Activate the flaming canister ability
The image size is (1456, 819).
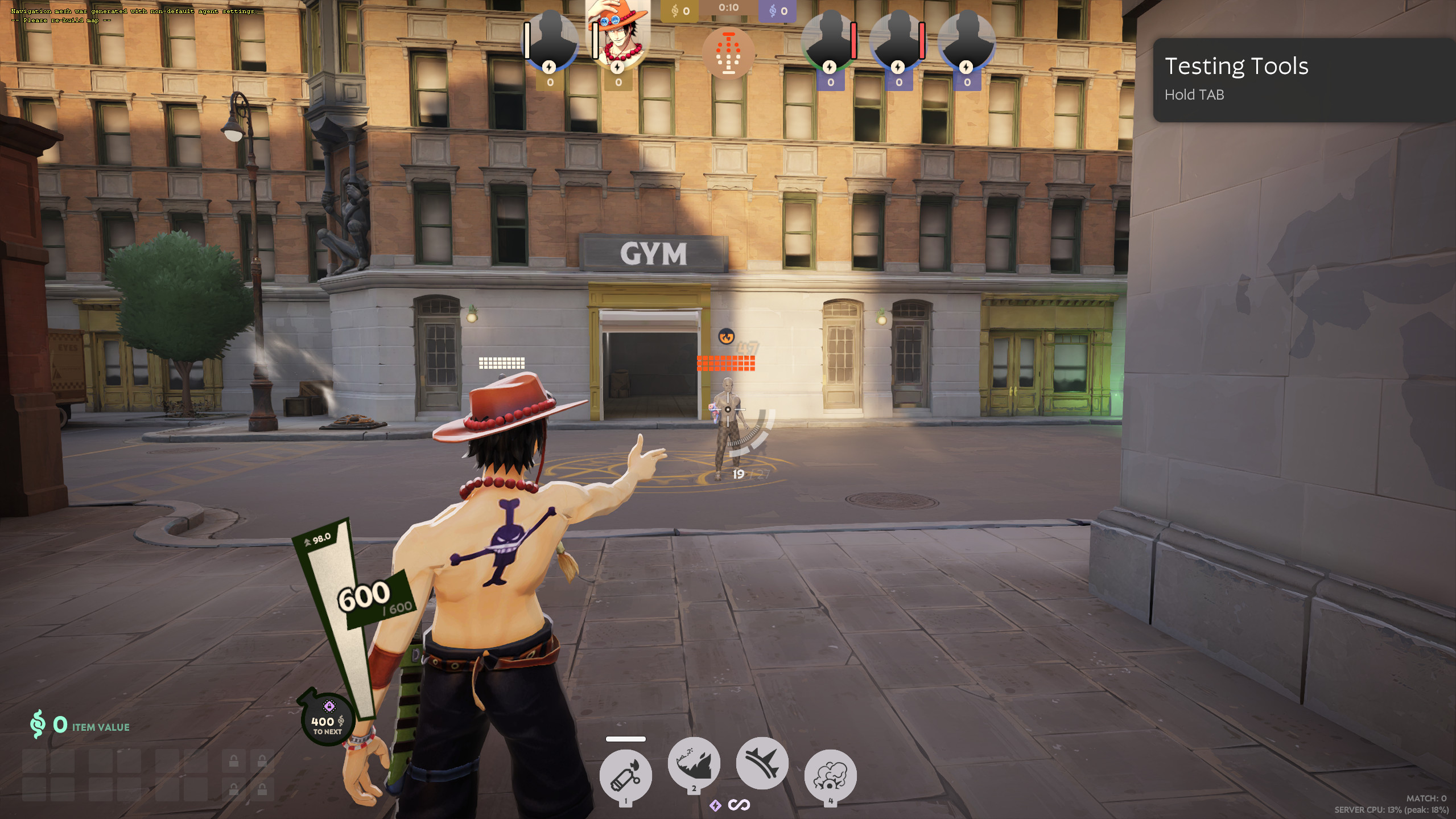(625, 775)
